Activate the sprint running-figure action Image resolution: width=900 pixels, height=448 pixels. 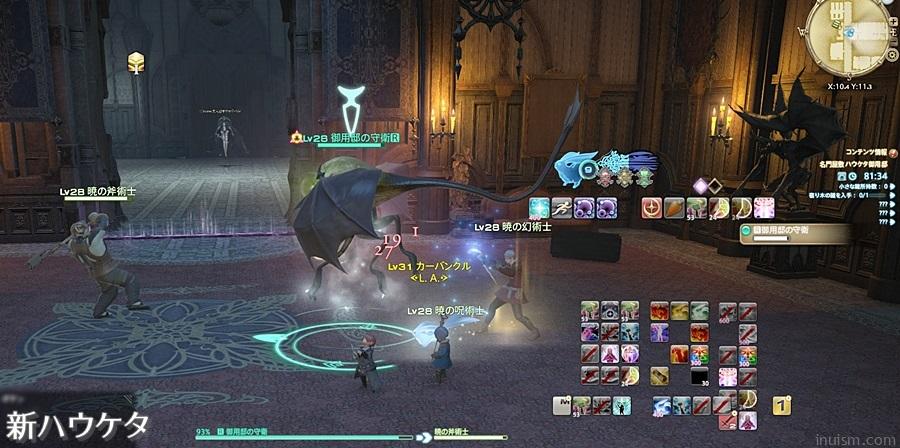(x=560, y=208)
